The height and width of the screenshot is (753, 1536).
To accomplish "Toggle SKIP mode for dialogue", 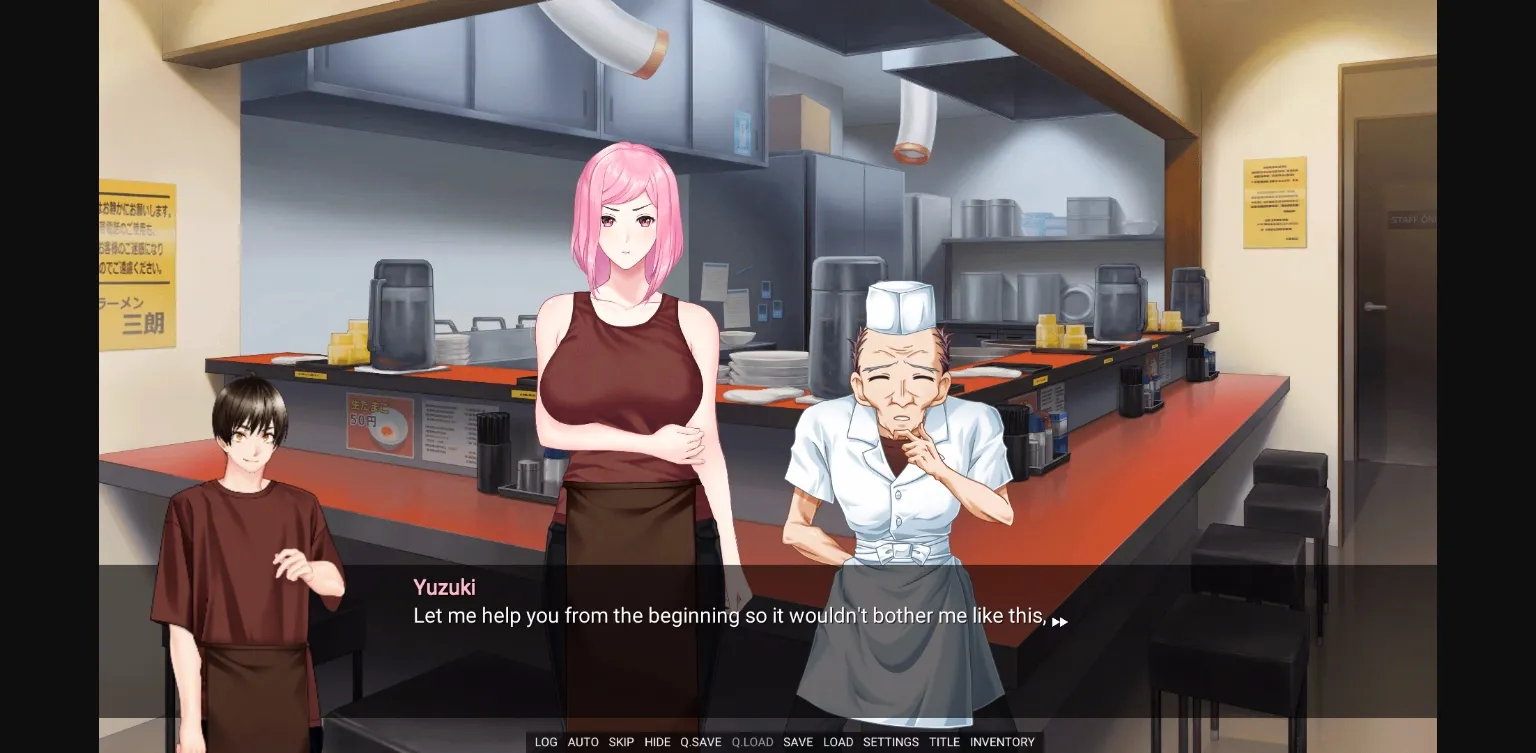I will tap(621, 742).
